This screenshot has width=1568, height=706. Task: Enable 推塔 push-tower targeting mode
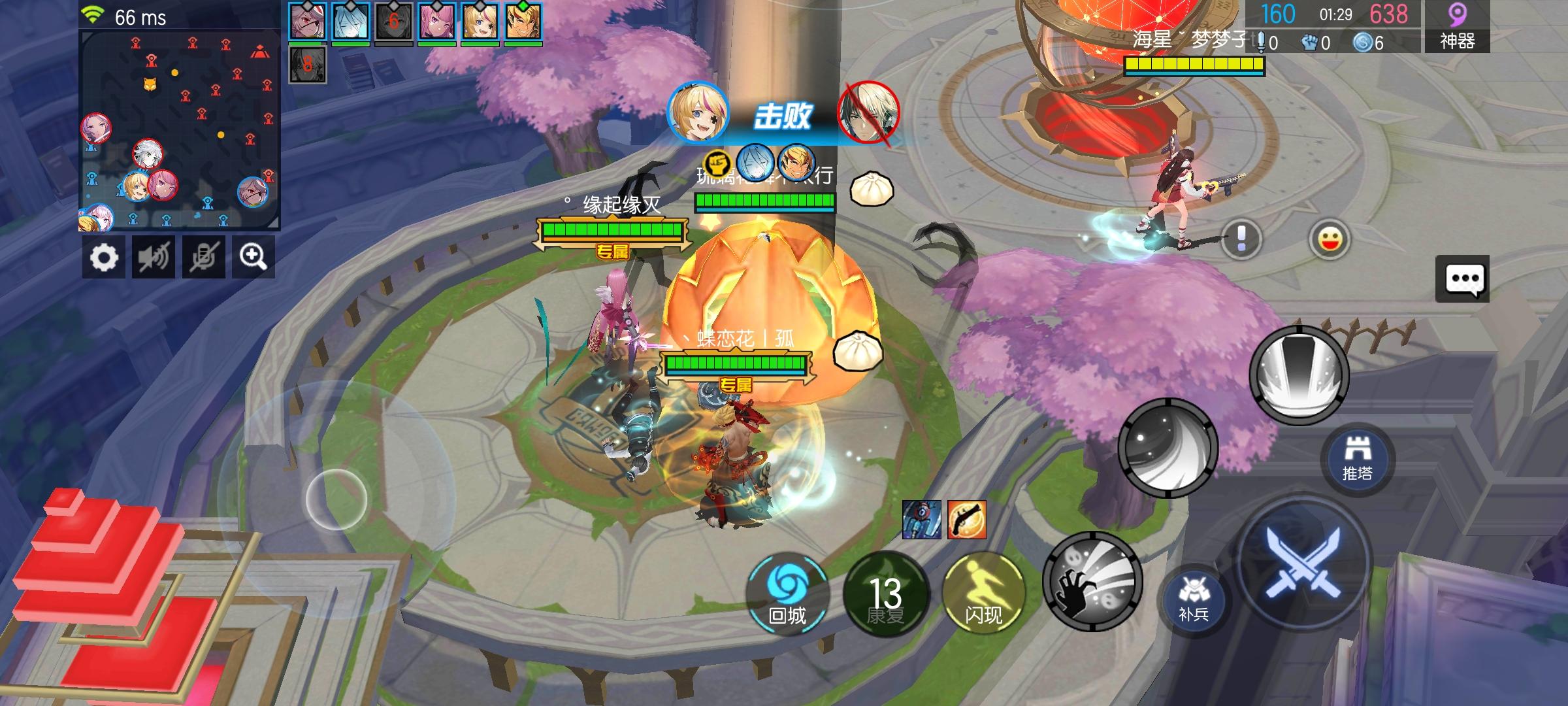[x=1360, y=458]
